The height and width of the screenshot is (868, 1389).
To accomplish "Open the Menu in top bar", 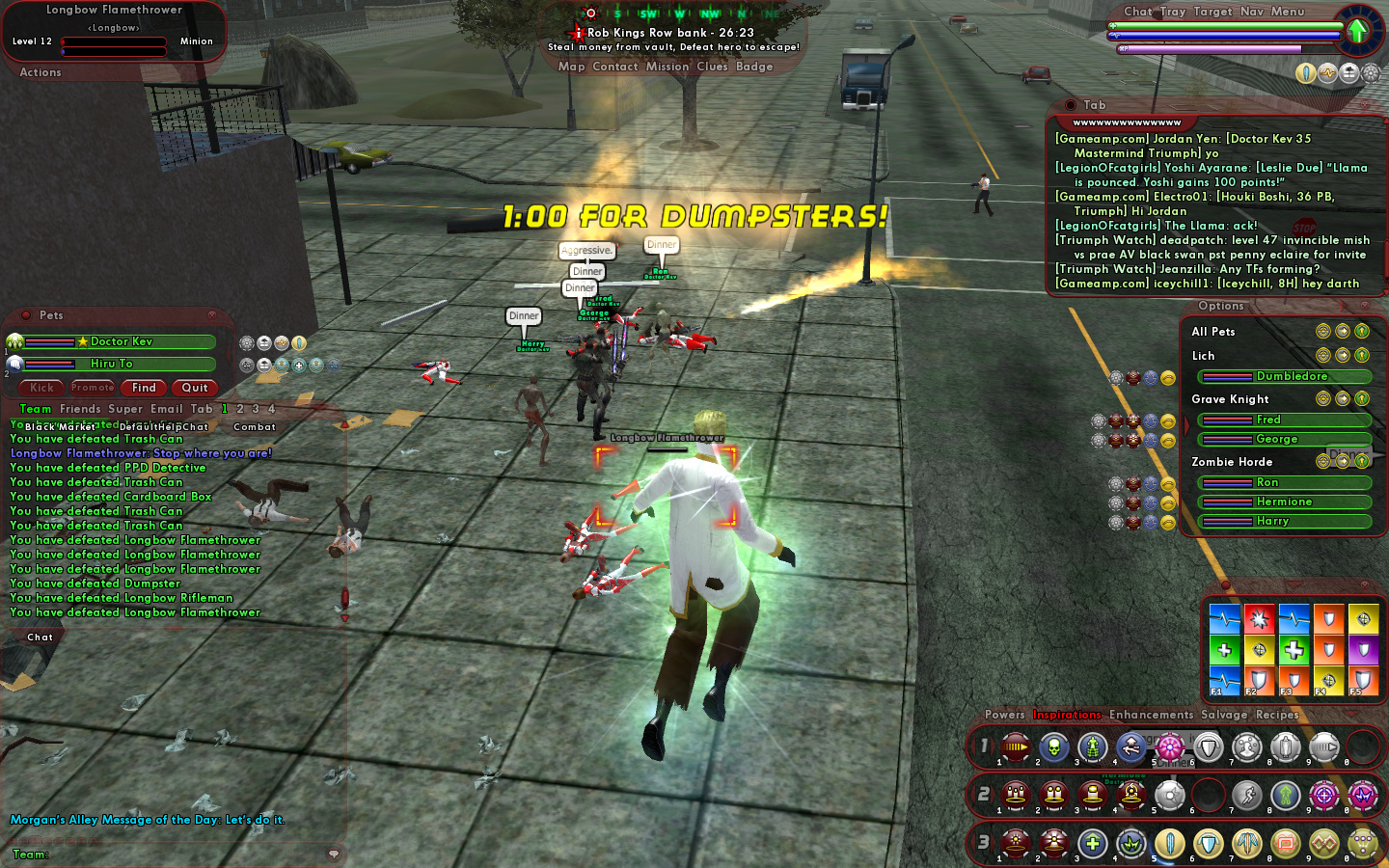I will tap(1287, 12).
